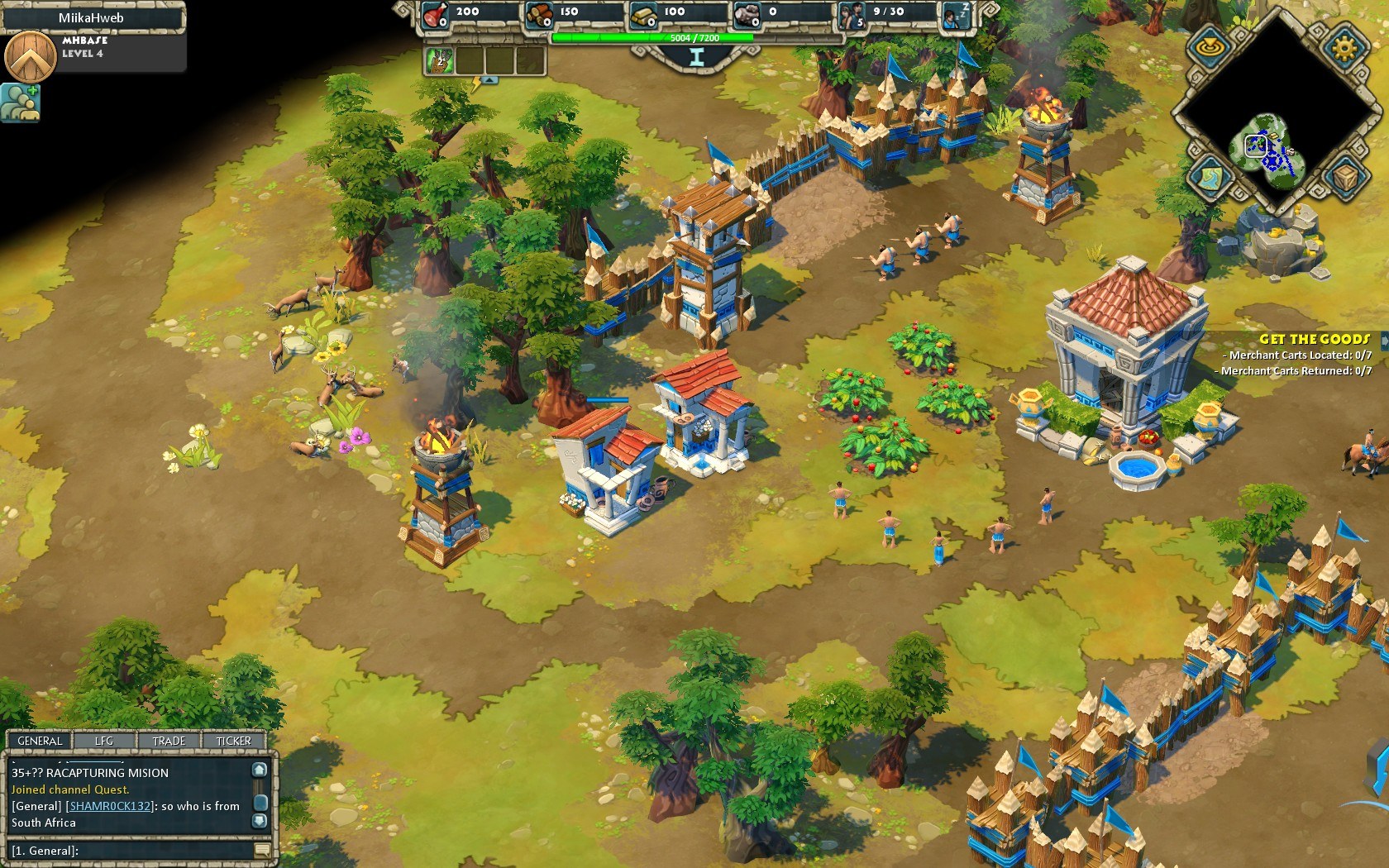
Task: Click the chat scroll-to-top arrow button
Action: tap(260, 770)
